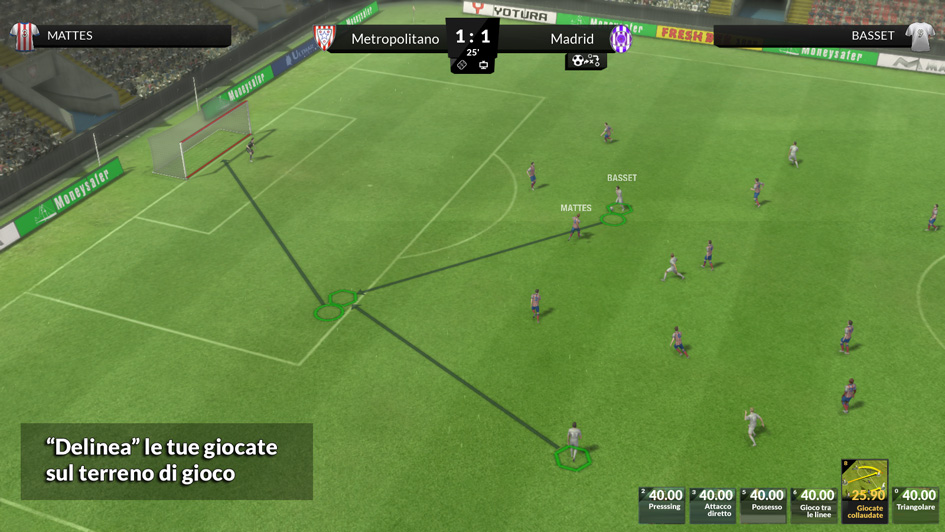Viewport: 945px width, 532px height.
Task: Click the Metropolitano team crest
Action: tap(325, 39)
